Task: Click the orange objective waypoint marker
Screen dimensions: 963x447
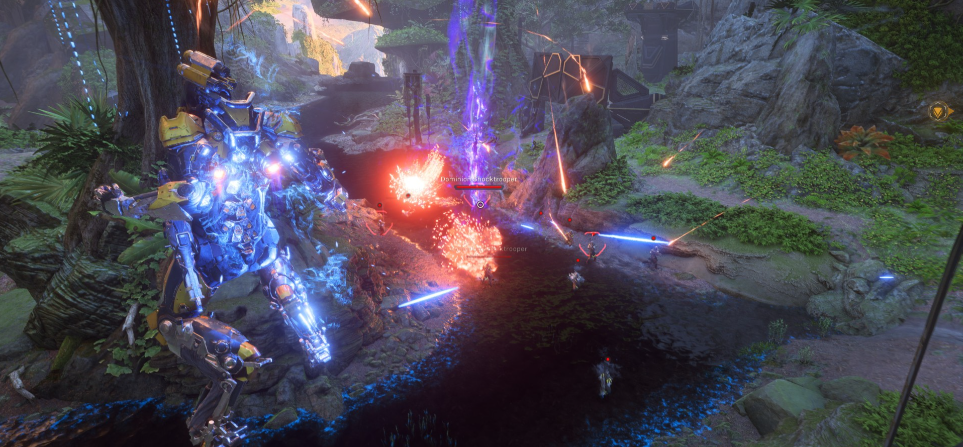Action: pos(939,111)
